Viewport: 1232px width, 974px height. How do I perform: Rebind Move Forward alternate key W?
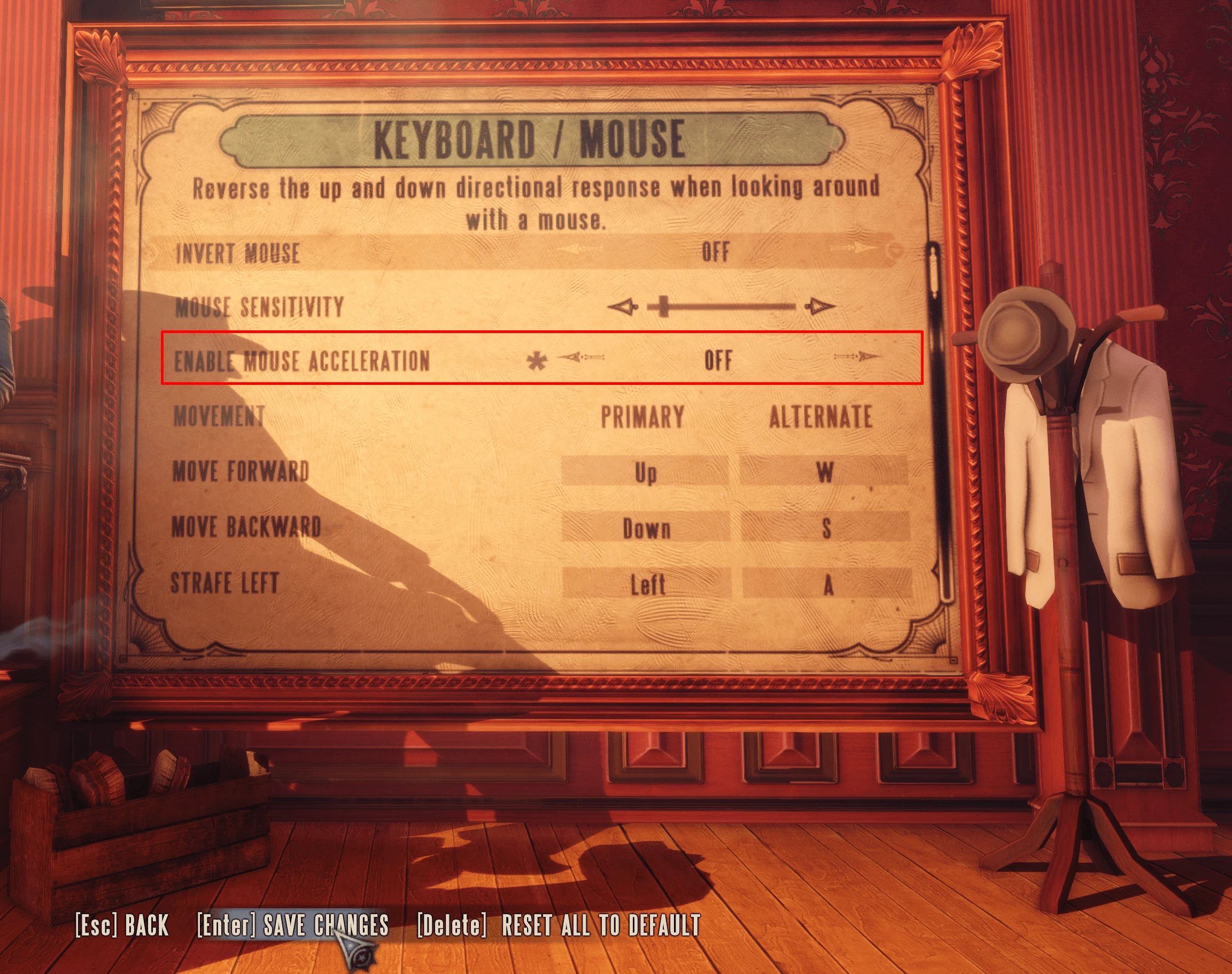(x=824, y=471)
